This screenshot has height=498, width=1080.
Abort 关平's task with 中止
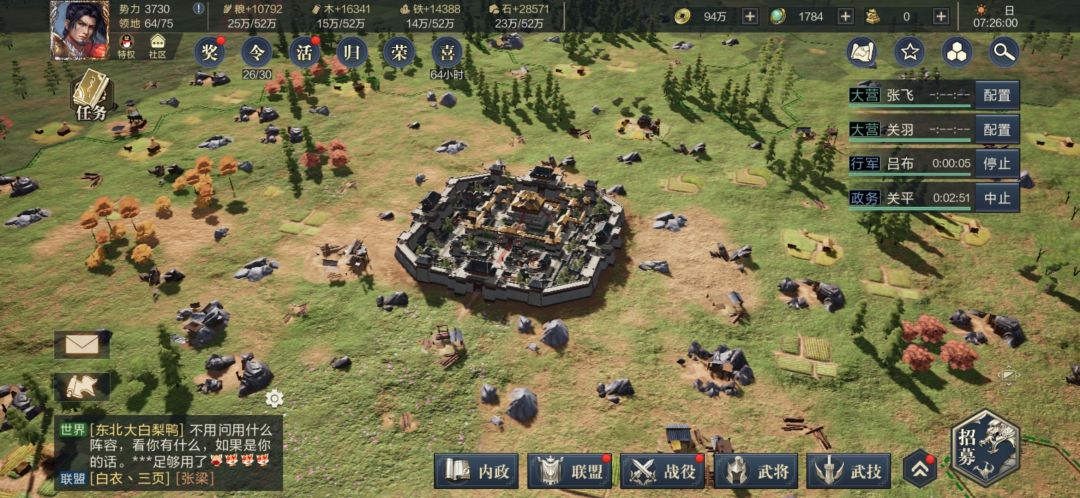coord(996,197)
